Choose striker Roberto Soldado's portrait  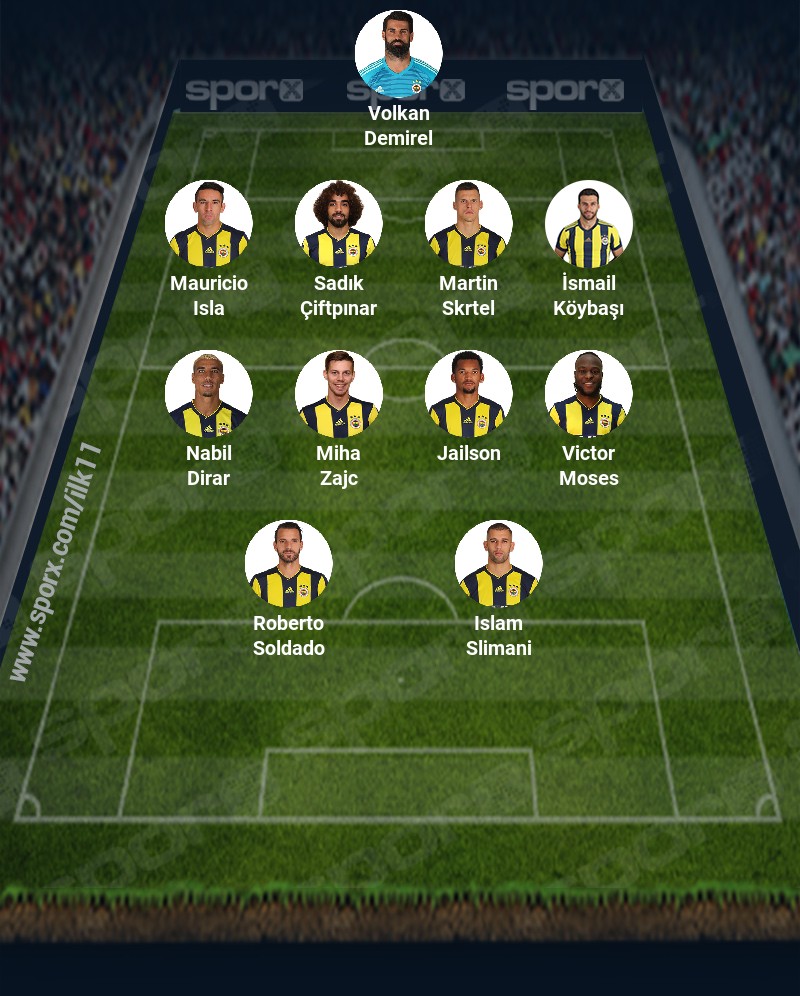pyautogui.click(x=288, y=564)
